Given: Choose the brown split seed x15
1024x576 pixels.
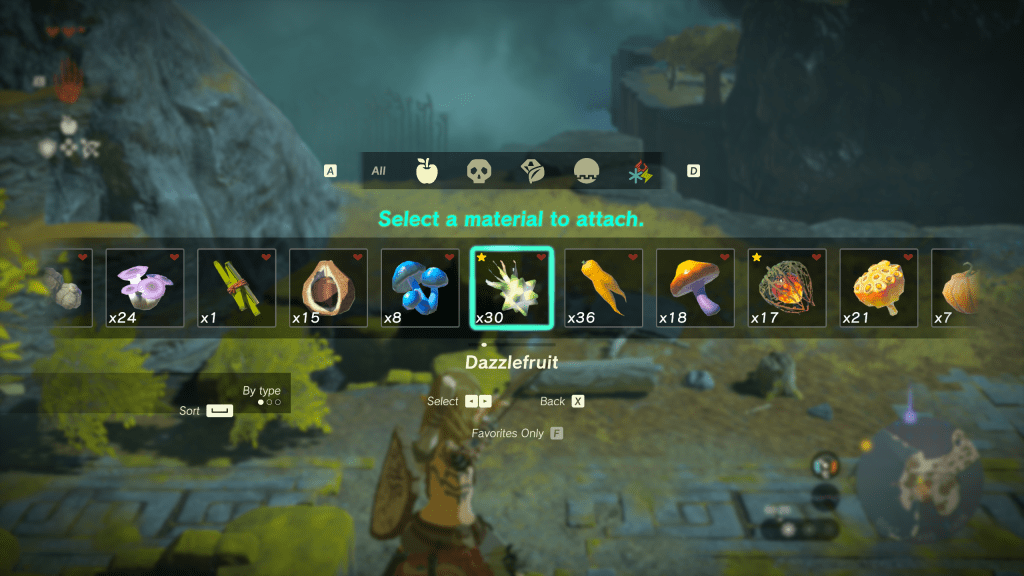Looking at the screenshot, I should click(x=328, y=288).
